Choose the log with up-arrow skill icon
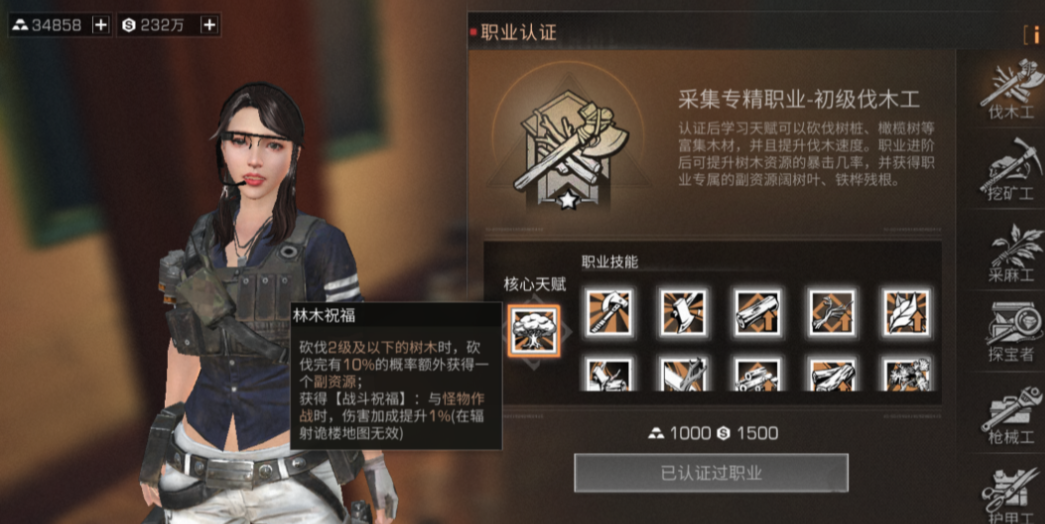Viewport: 1045px width, 524px height. click(x=758, y=311)
